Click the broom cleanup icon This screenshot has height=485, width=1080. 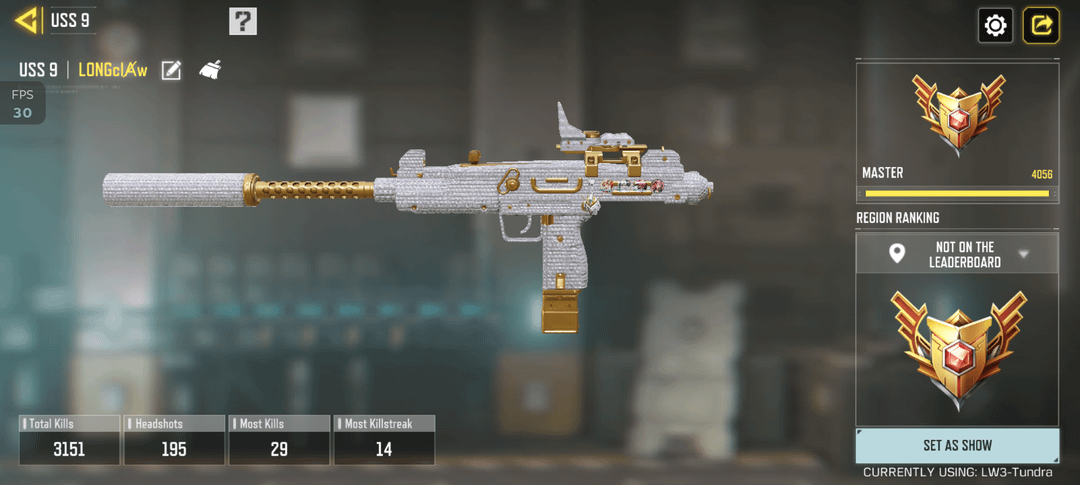click(x=210, y=70)
